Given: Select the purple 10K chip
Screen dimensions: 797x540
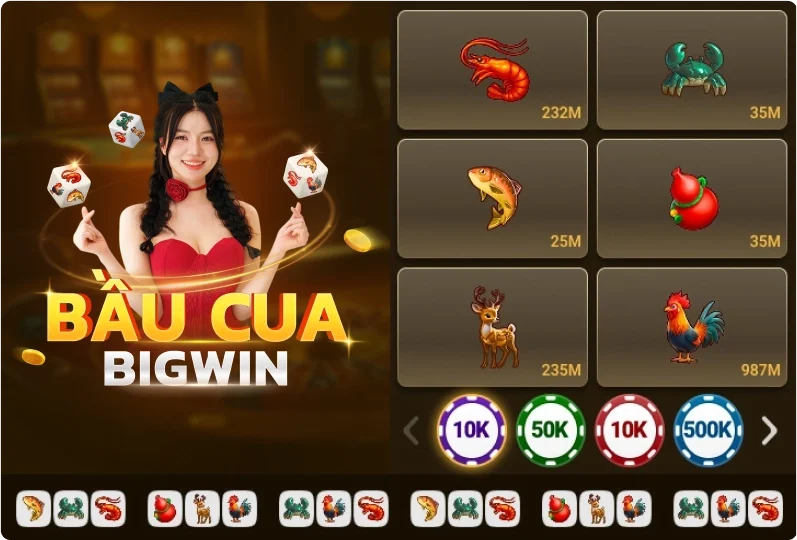Looking at the screenshot, I should pos(471,431).
